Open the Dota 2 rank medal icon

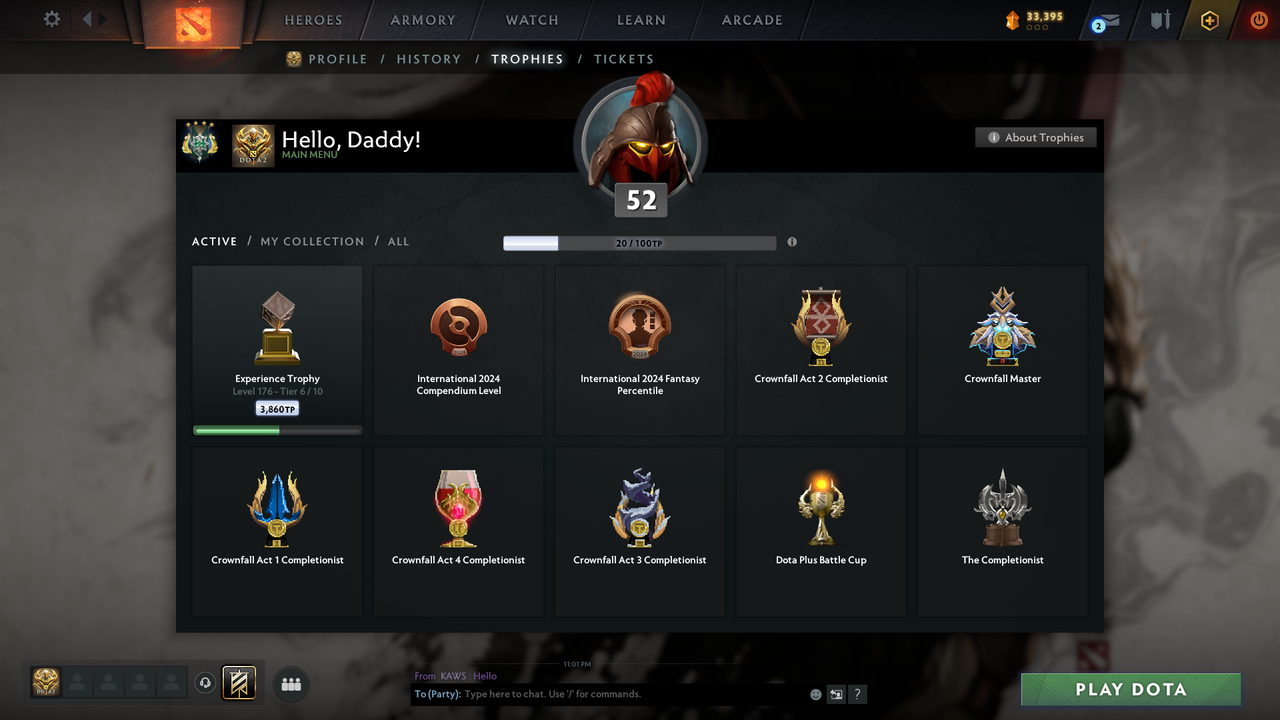click(x=253, y=145)
